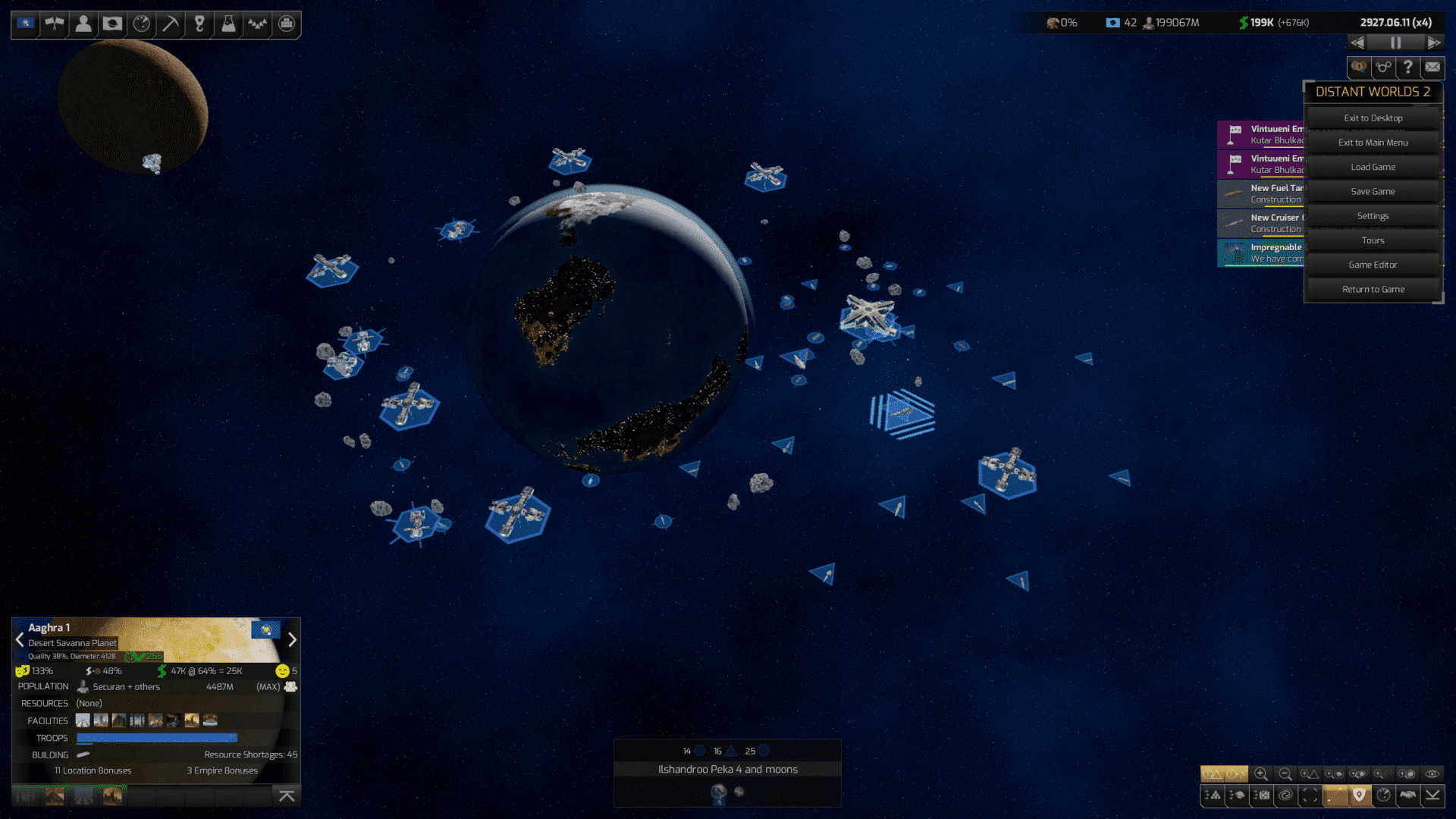
Task: Open messages using the envelope icon
Action: click(1432, 67)
